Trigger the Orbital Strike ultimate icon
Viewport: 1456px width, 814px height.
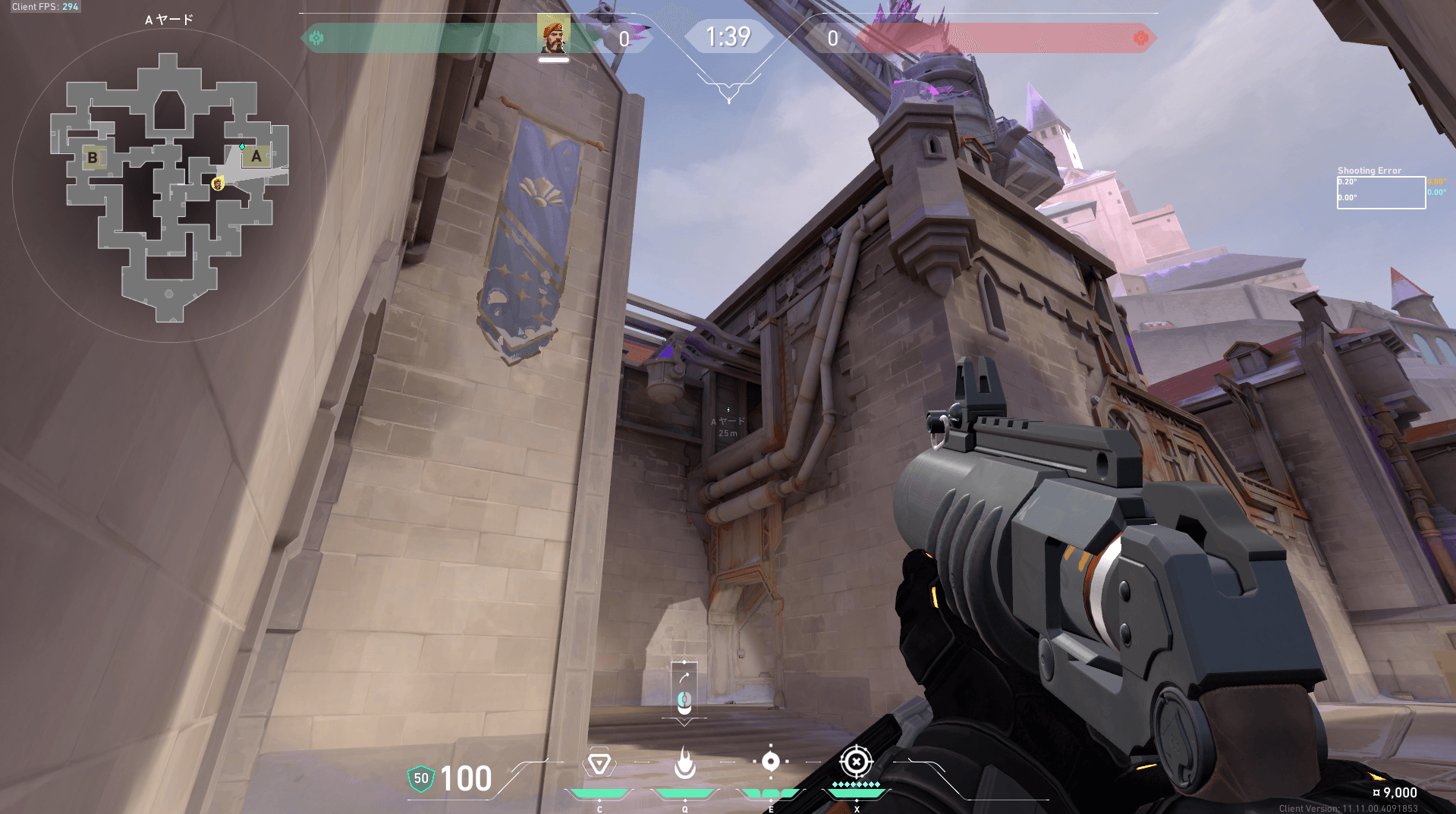[856, 761]
